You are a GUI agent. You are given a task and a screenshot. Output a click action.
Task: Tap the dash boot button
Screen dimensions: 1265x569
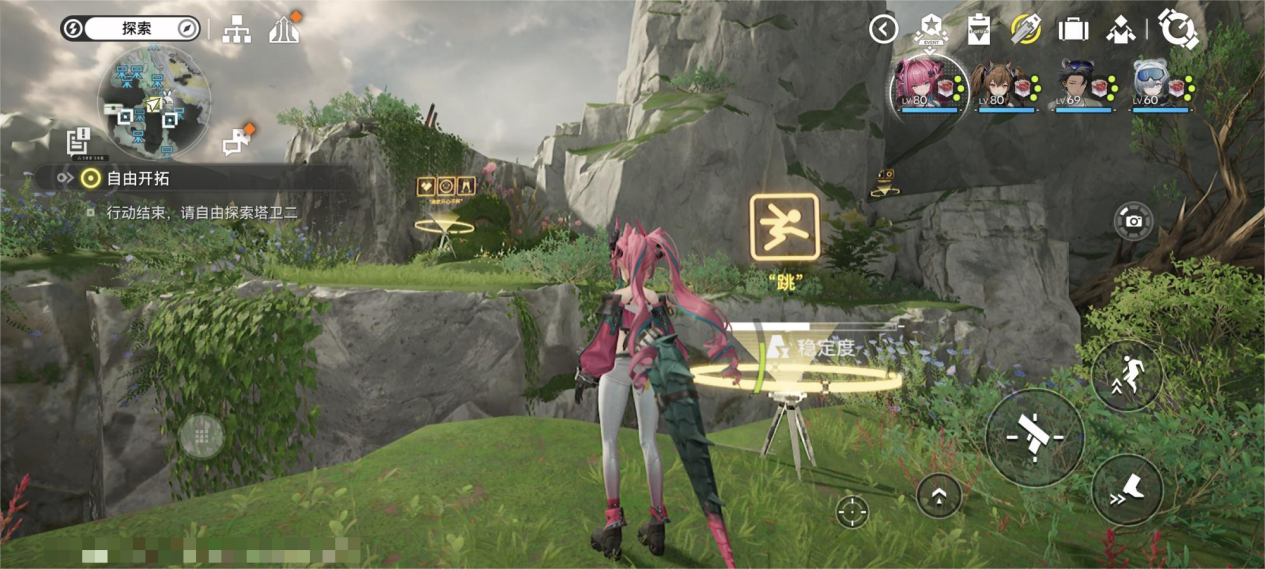click(1128, 489)
